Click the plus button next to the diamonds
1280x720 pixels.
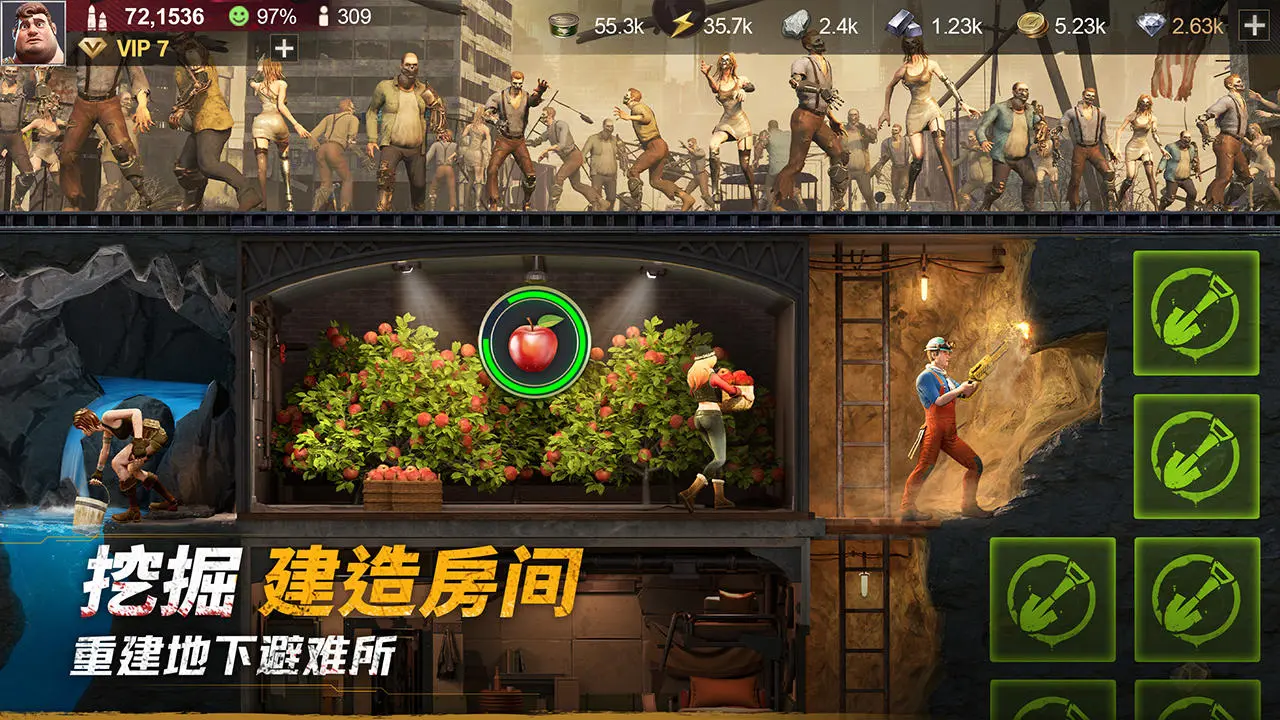click(1252, 26)
